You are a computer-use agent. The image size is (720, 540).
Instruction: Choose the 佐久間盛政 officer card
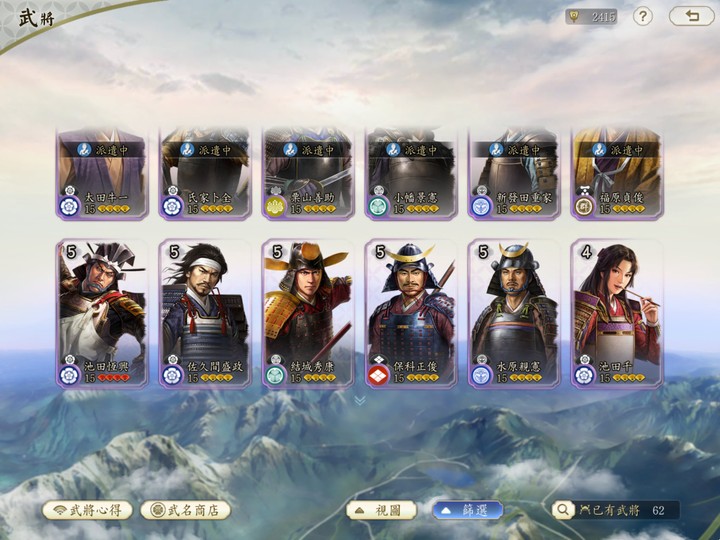204,313
